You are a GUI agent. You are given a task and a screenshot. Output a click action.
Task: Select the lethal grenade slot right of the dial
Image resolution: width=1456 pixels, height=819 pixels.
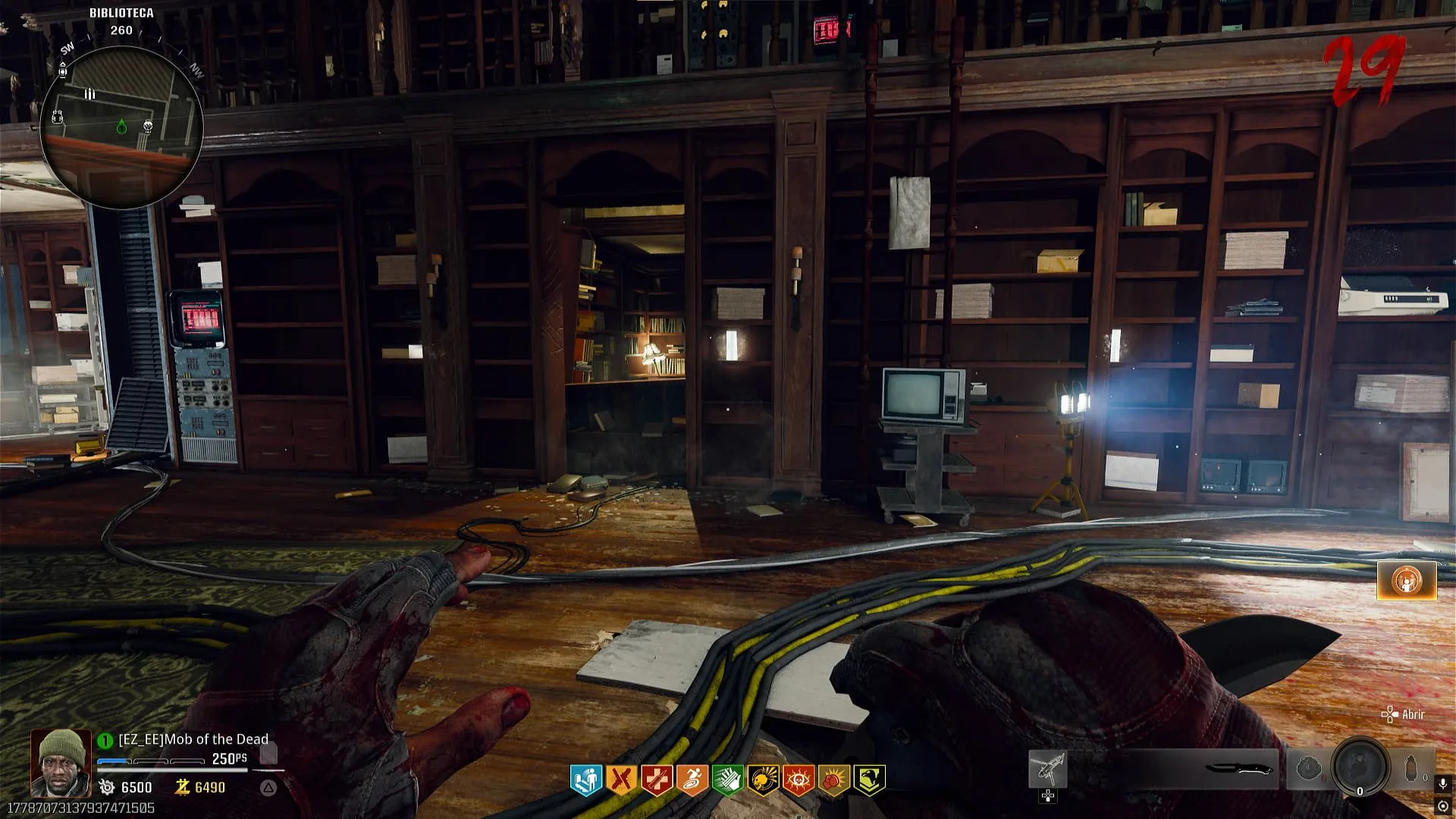click(1411, 769)
